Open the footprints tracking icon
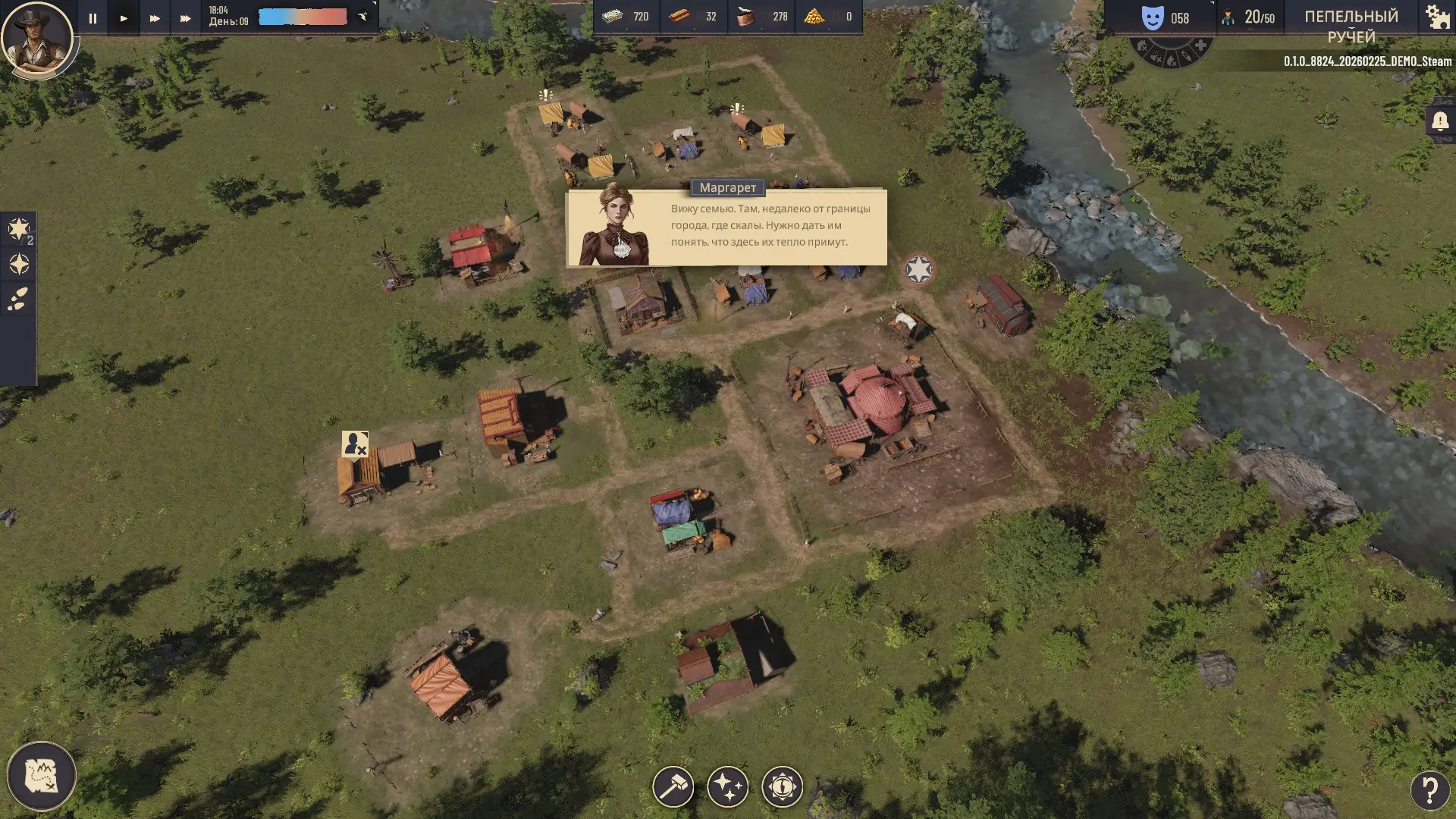The width and height of the screenshot is (1456, 819). point(19,299)
